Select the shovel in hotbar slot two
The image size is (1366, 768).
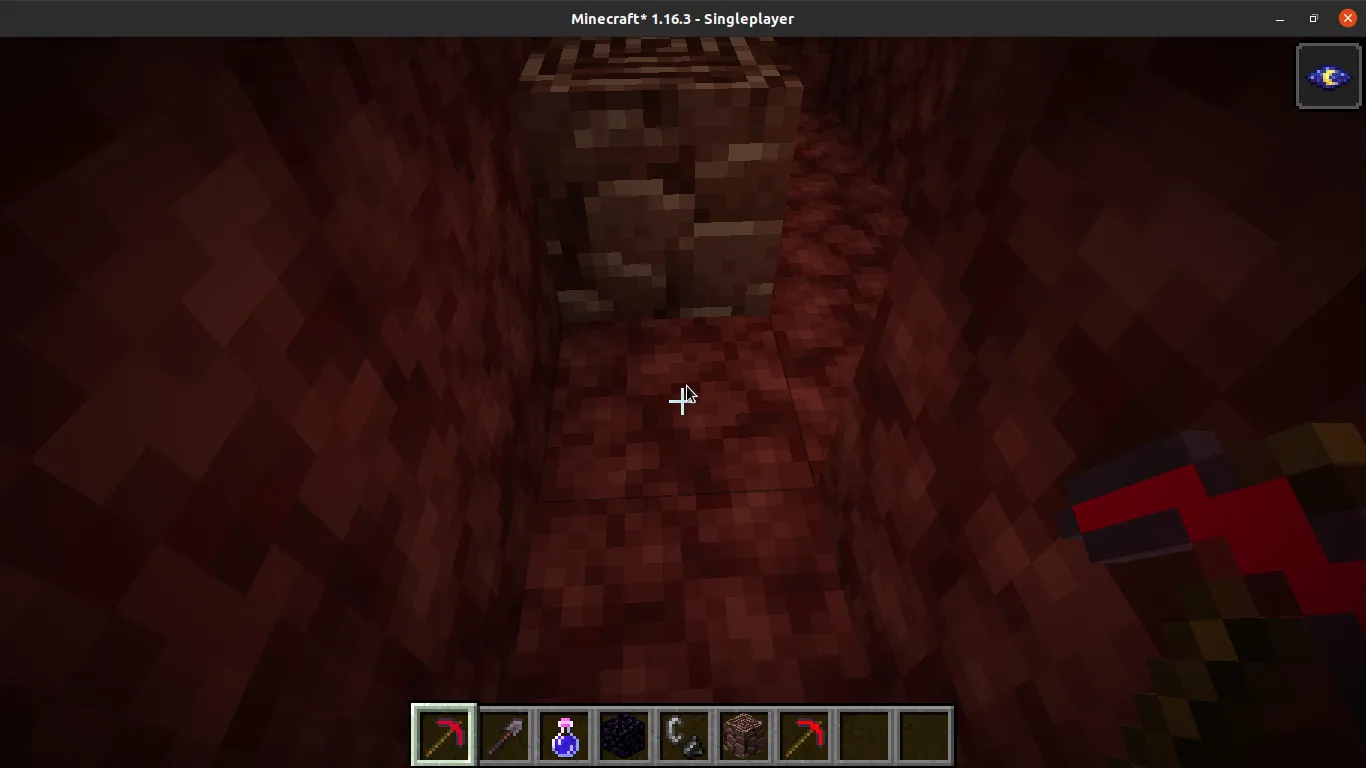click(x=503, y=735)
